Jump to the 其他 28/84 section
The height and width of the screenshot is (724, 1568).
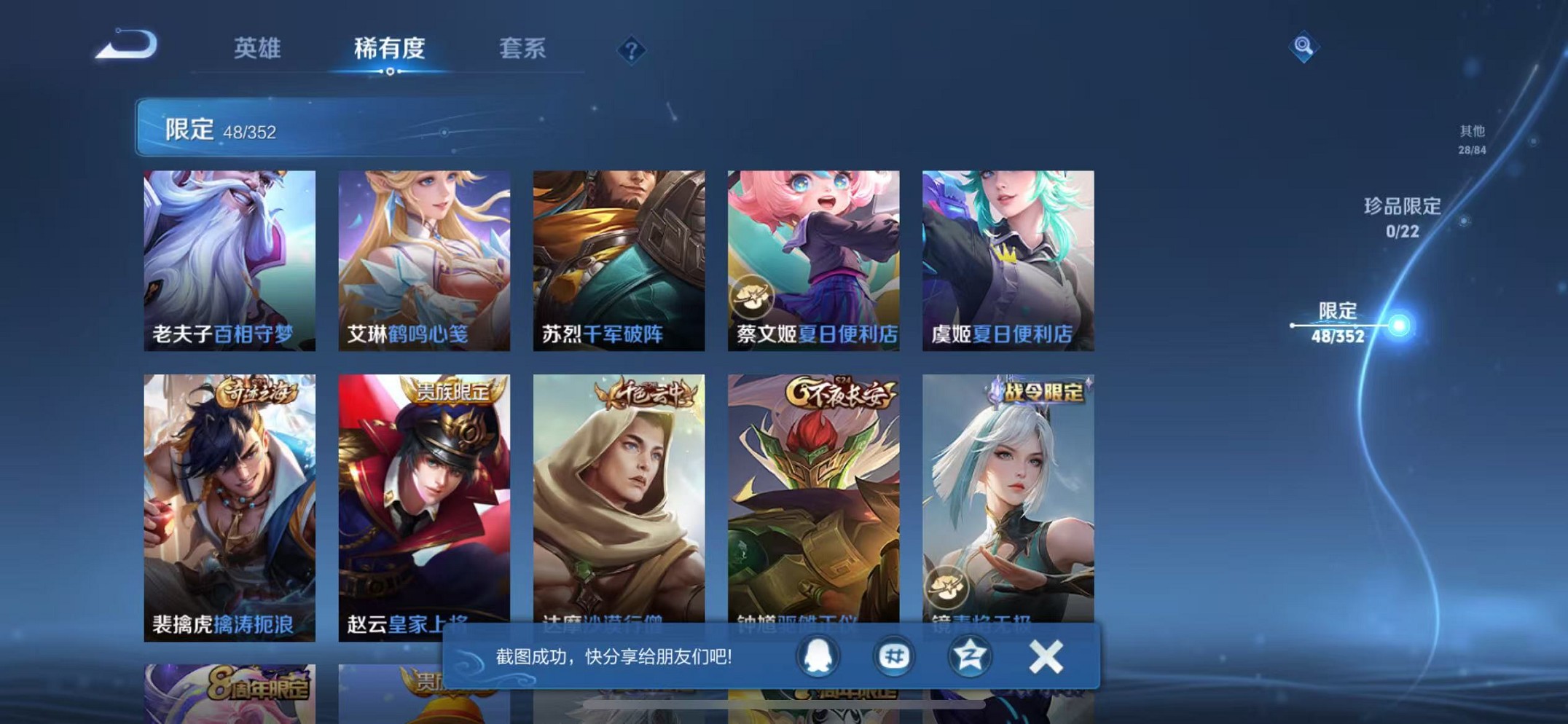[1471, 139]
